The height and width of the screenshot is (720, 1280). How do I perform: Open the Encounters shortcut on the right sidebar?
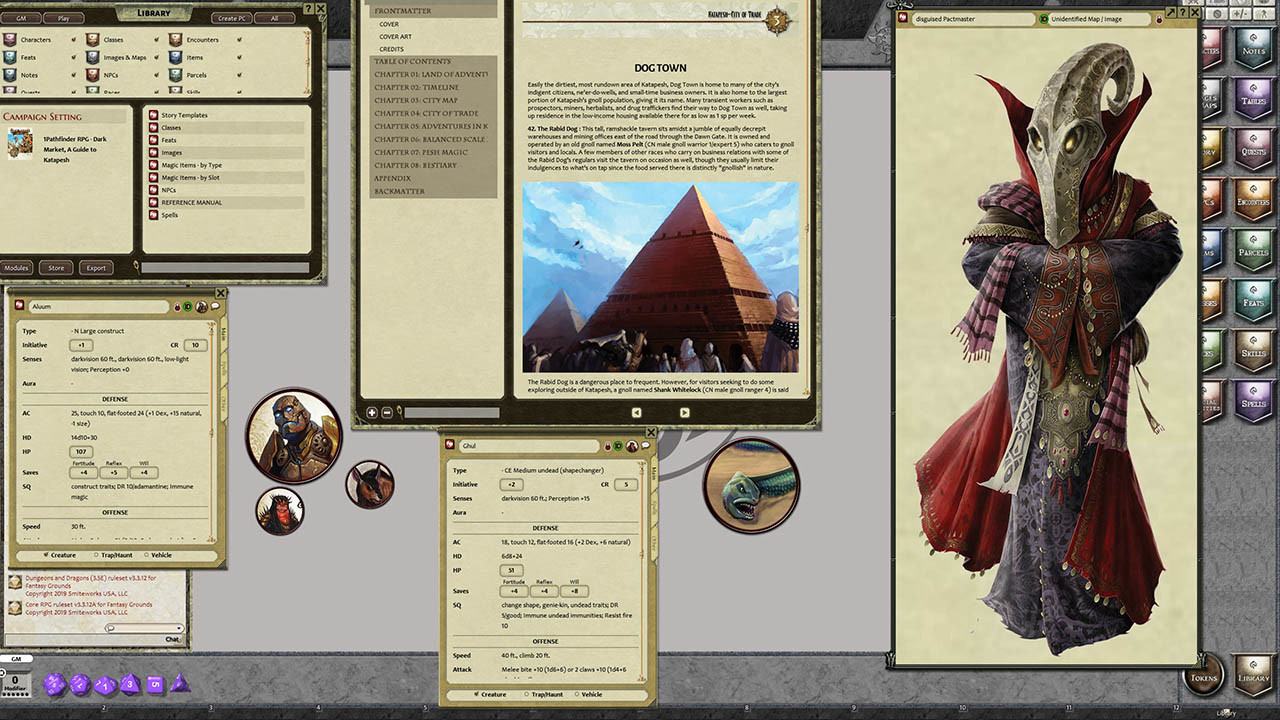pos(1253,200)
